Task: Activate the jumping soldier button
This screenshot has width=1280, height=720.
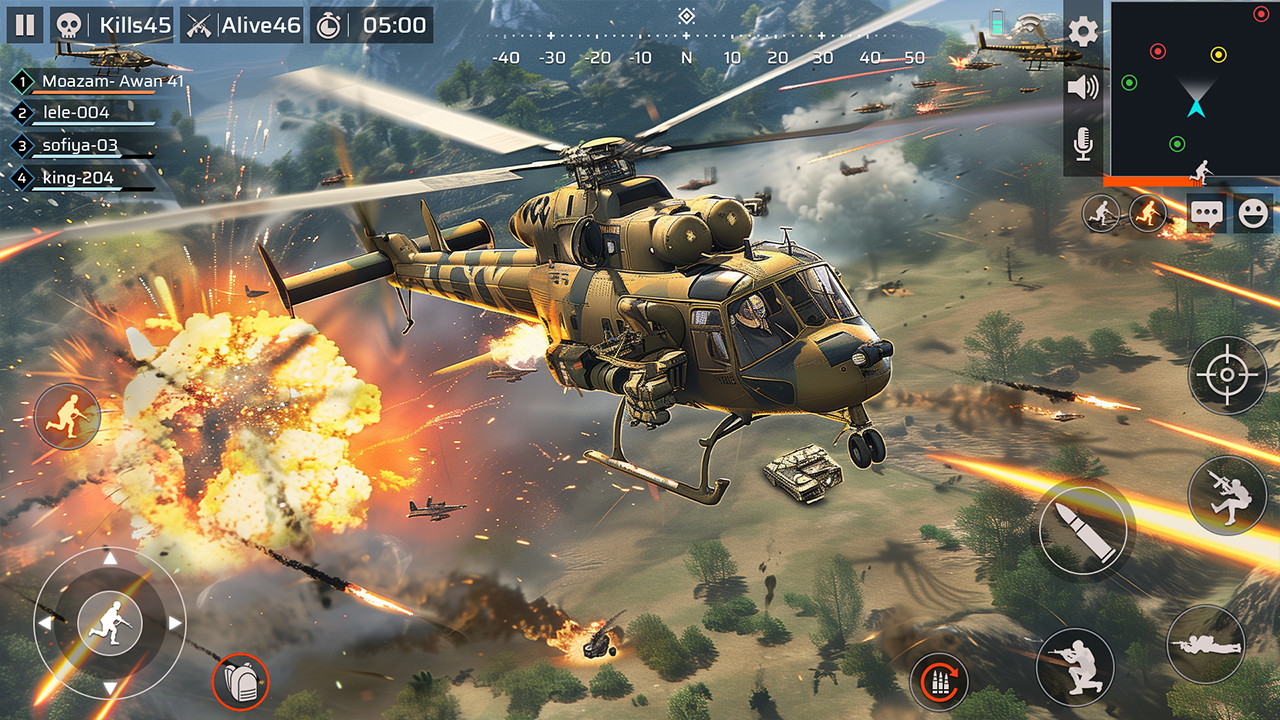Action: (1227, 495)
